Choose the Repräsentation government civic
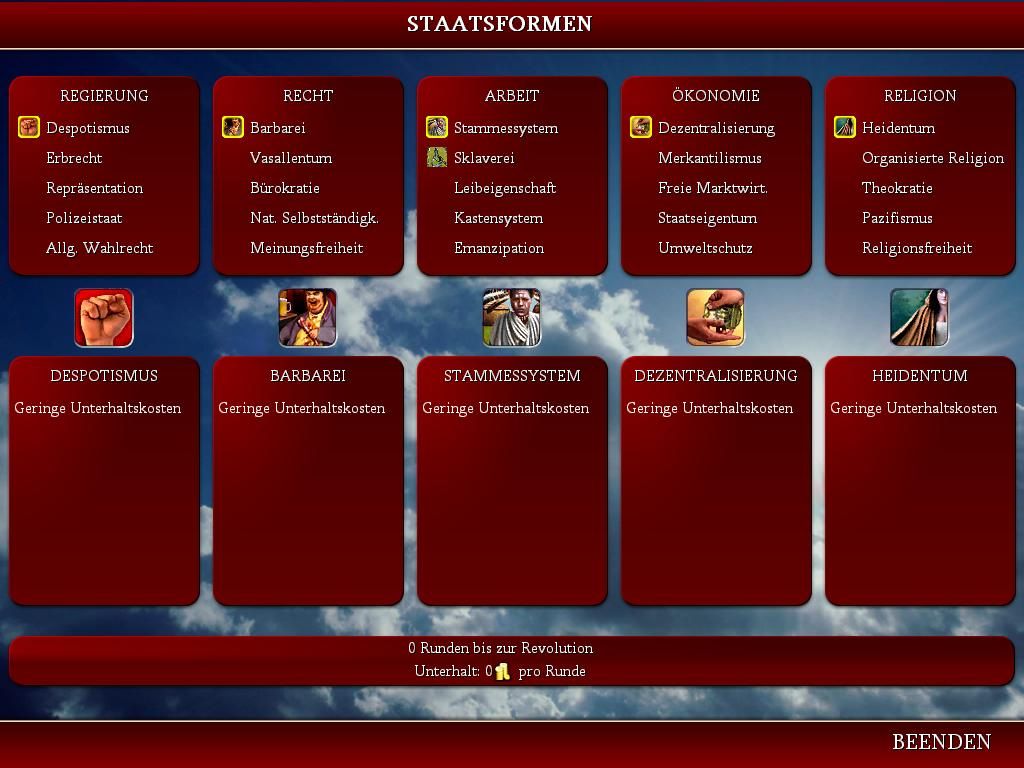1024x768 pixels. [x=94, y=188]
